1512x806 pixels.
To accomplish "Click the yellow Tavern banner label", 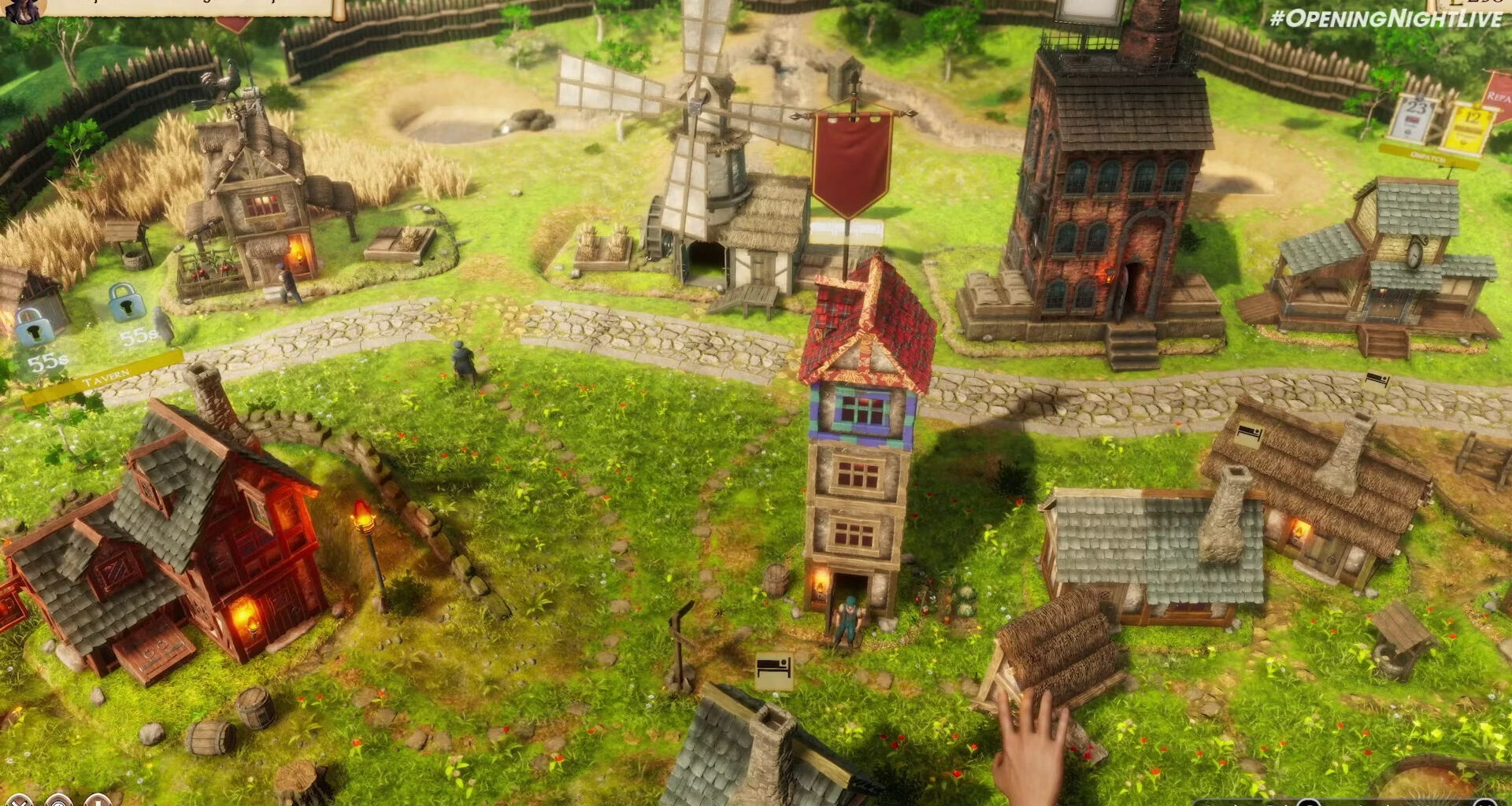I will pyautogui.click(x=106, y=375).
